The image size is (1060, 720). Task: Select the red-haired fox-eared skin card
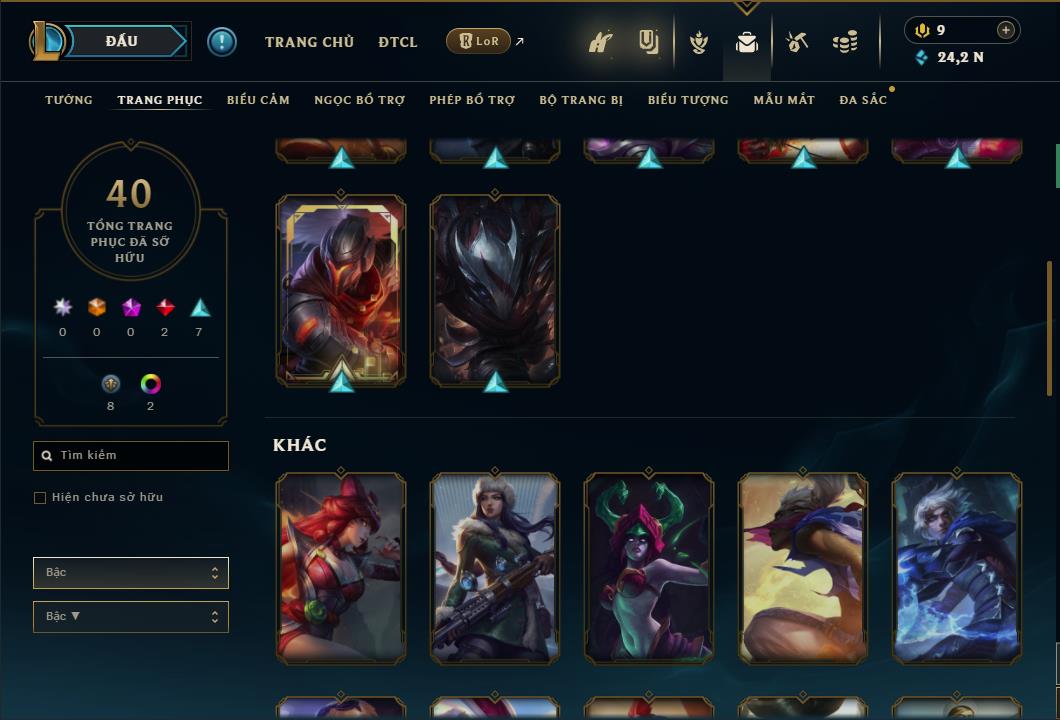pyautogui.click(x=341, y=568)
